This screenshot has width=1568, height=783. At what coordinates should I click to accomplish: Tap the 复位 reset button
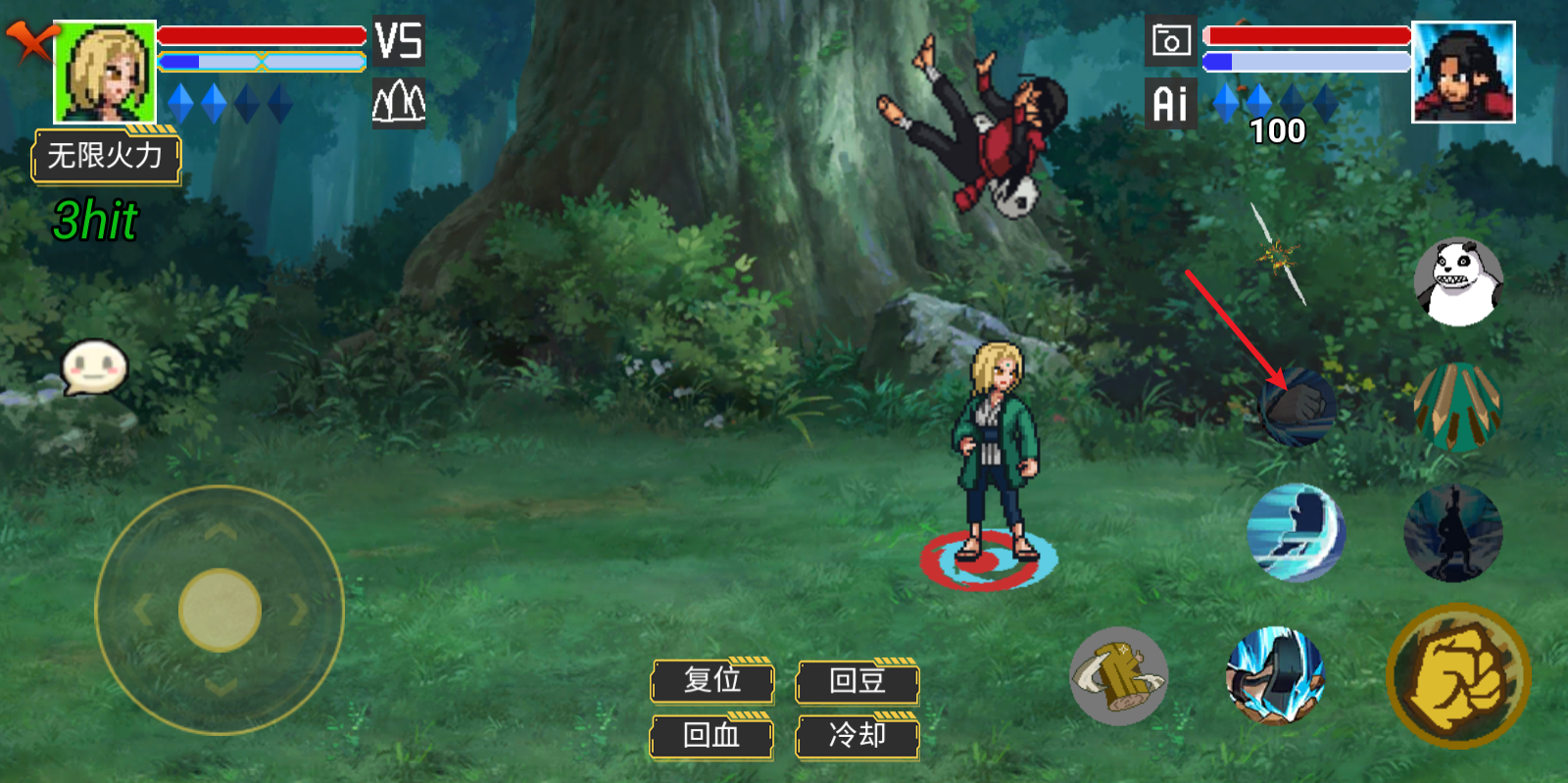(712, 681)
